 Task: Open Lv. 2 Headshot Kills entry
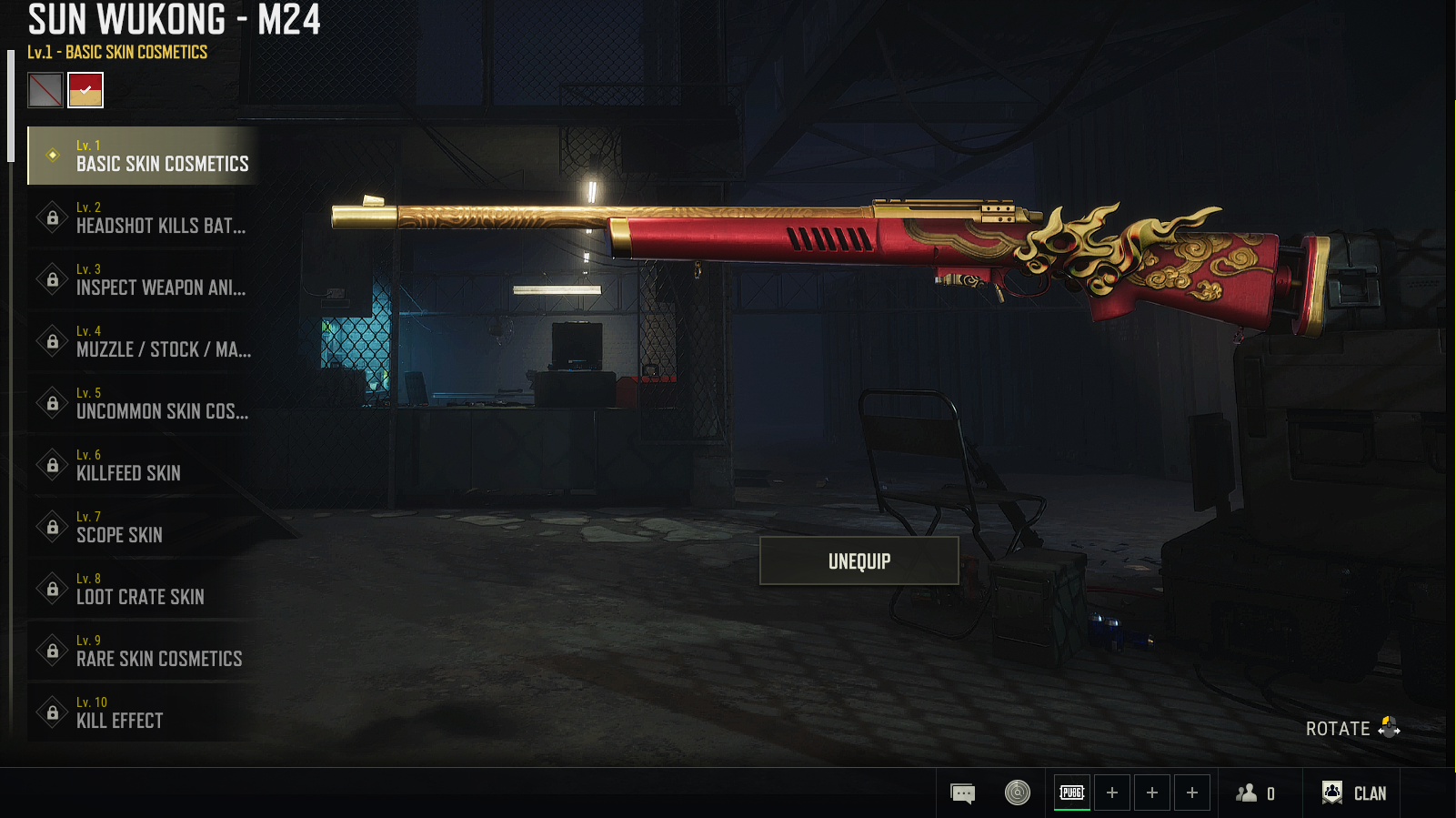click(x=144, y=217)
